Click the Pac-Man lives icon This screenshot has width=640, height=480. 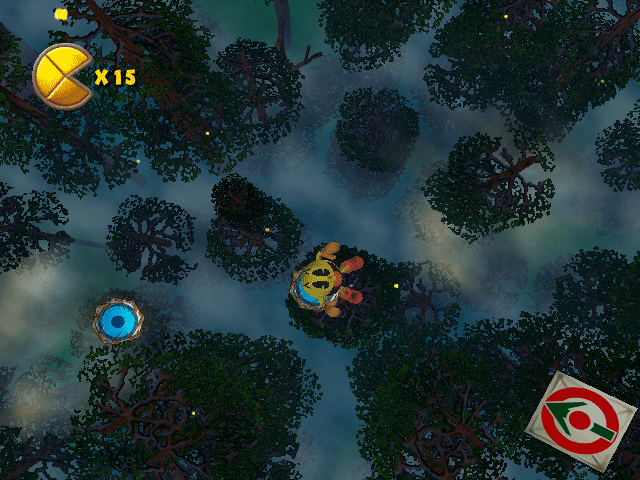[62, 76]
